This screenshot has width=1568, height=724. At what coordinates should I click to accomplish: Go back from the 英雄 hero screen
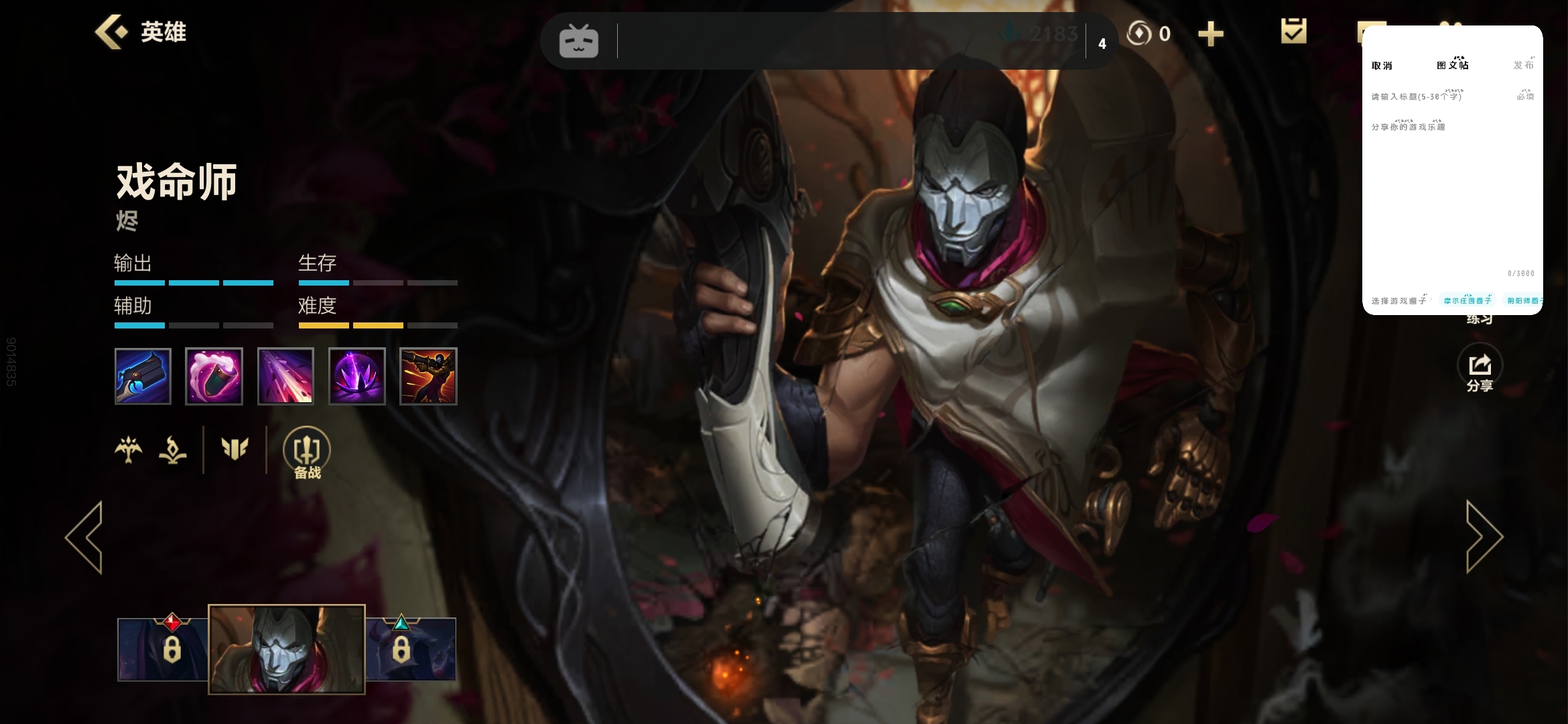pyautogui.click(x=111, y=32)
